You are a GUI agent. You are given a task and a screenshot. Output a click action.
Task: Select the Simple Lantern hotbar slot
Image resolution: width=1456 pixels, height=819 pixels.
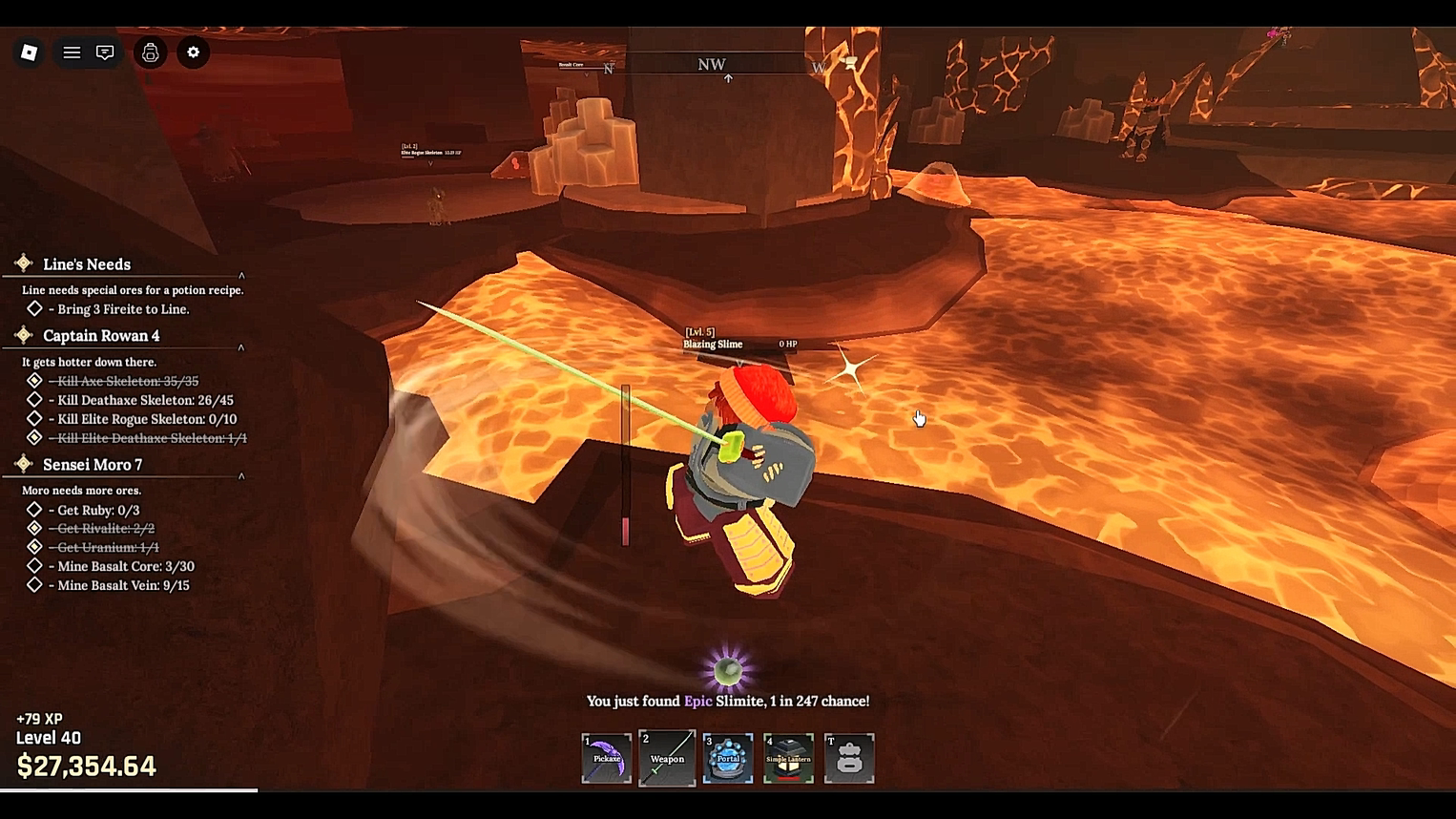[788, 759]
